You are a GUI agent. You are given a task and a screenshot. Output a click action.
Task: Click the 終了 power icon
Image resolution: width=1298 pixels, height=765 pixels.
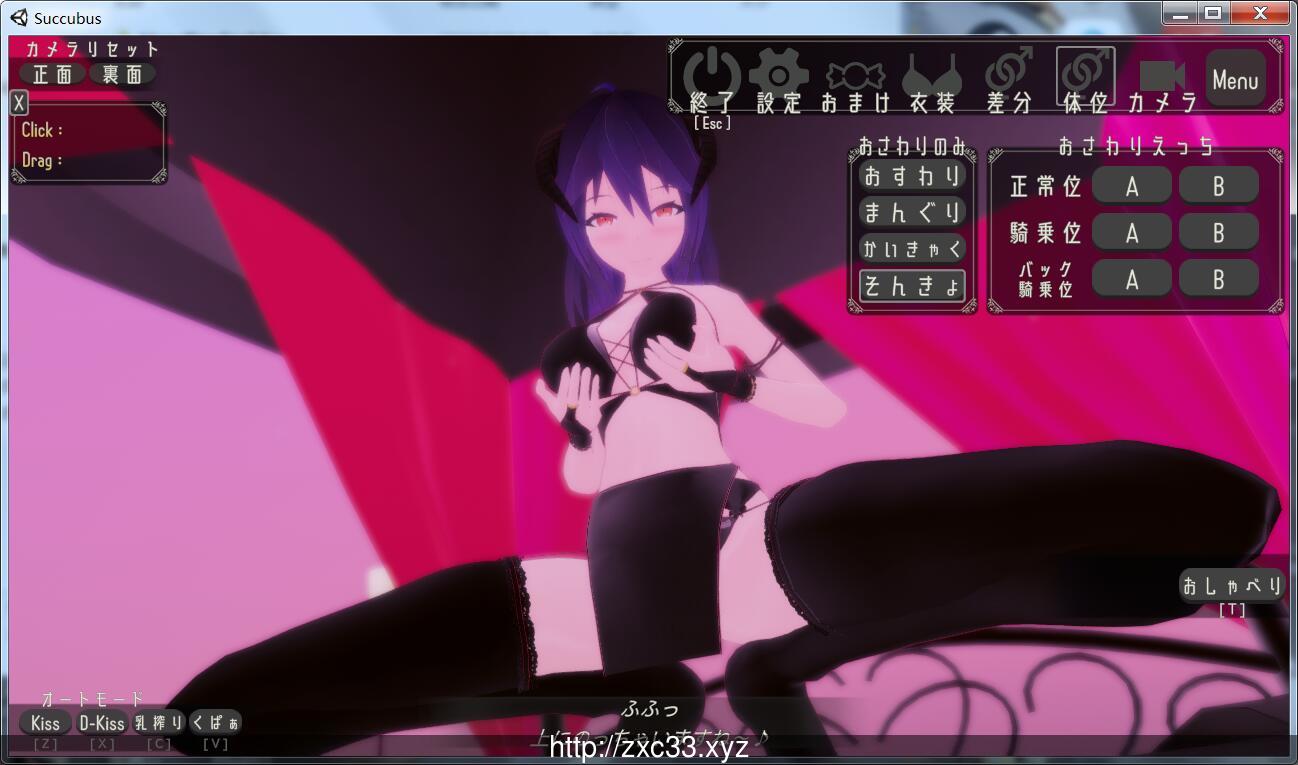711,72
